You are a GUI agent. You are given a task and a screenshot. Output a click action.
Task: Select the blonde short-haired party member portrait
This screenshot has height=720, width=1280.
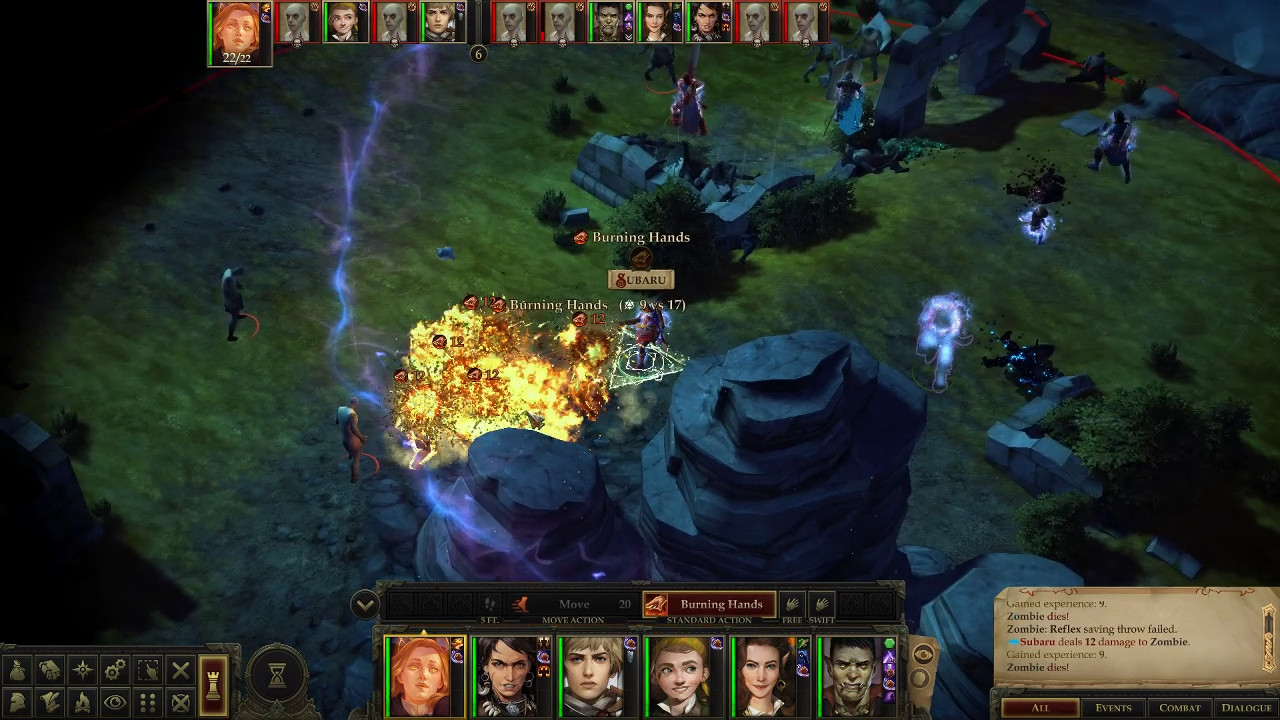click(596, 676)
